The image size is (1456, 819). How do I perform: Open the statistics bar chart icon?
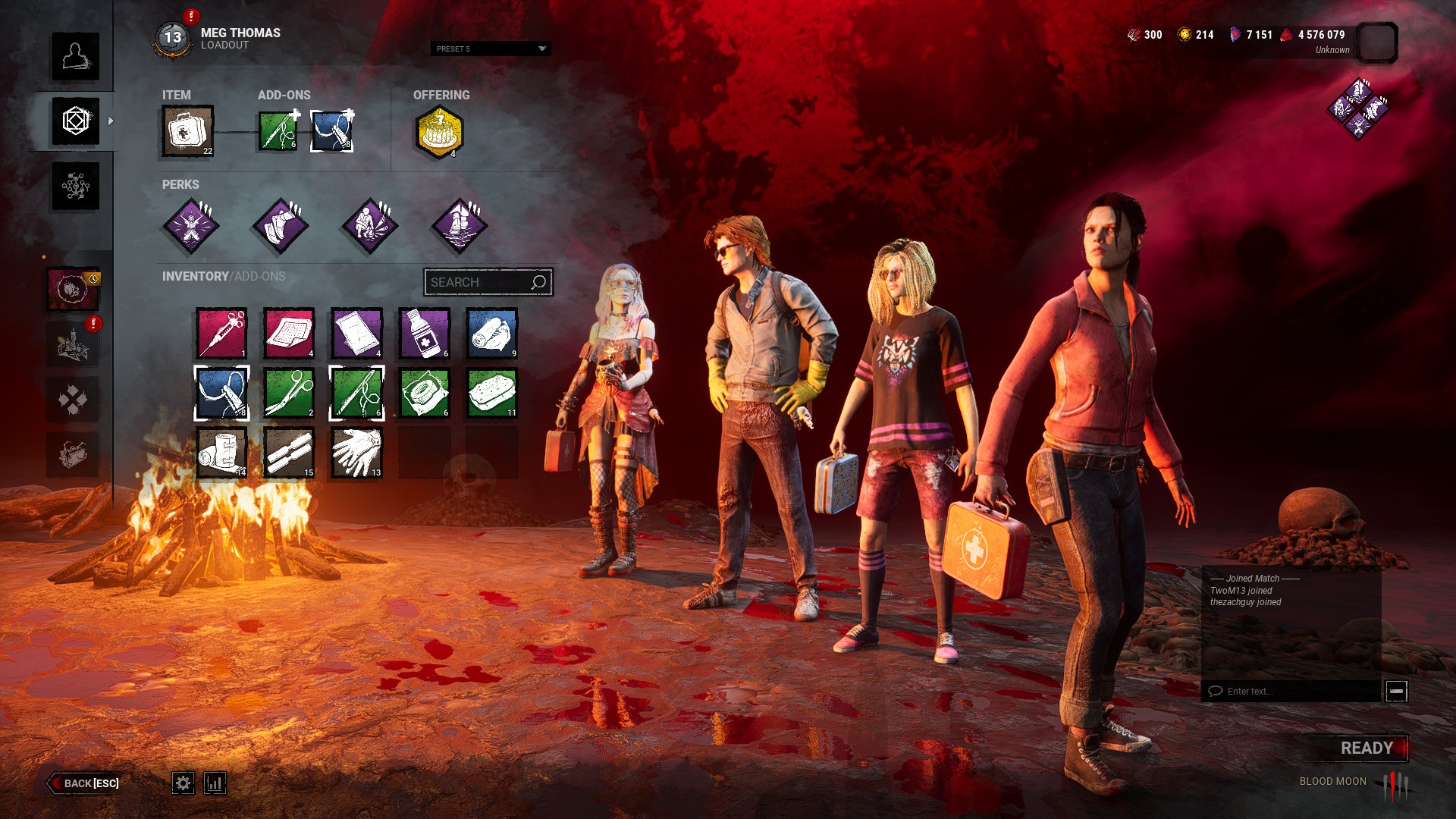[215, 783]
